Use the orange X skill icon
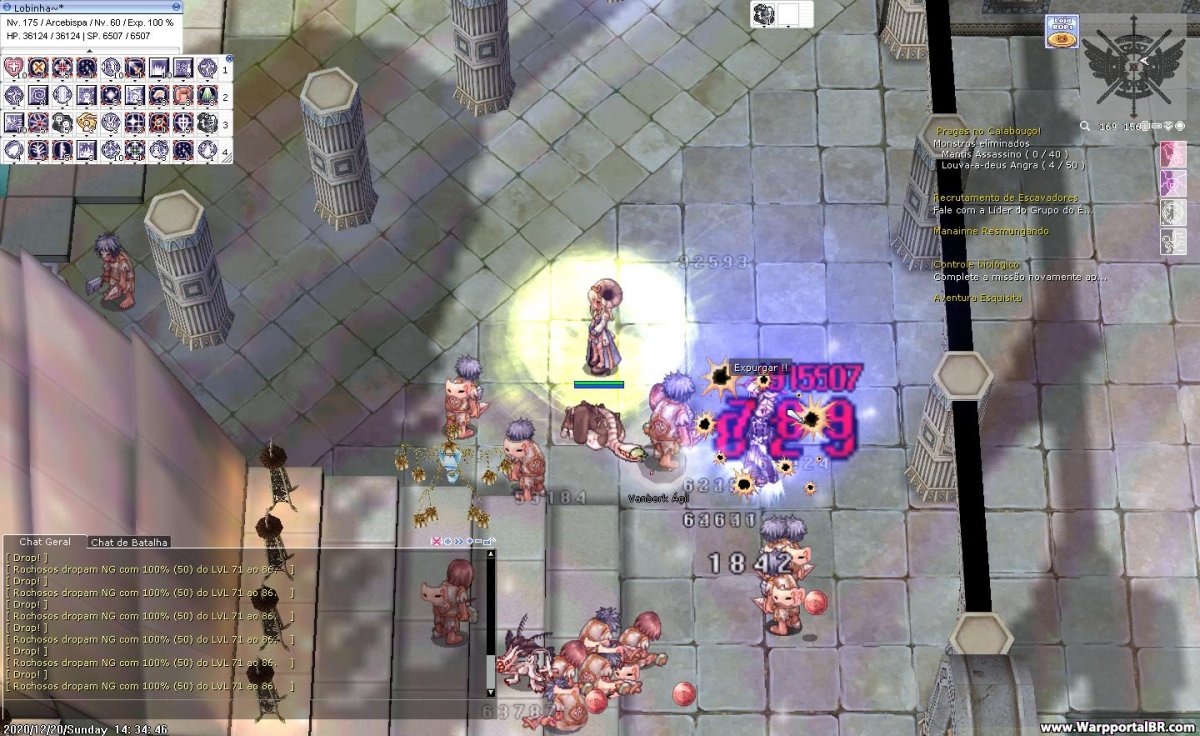The image size is (1200, 736). 39,68
